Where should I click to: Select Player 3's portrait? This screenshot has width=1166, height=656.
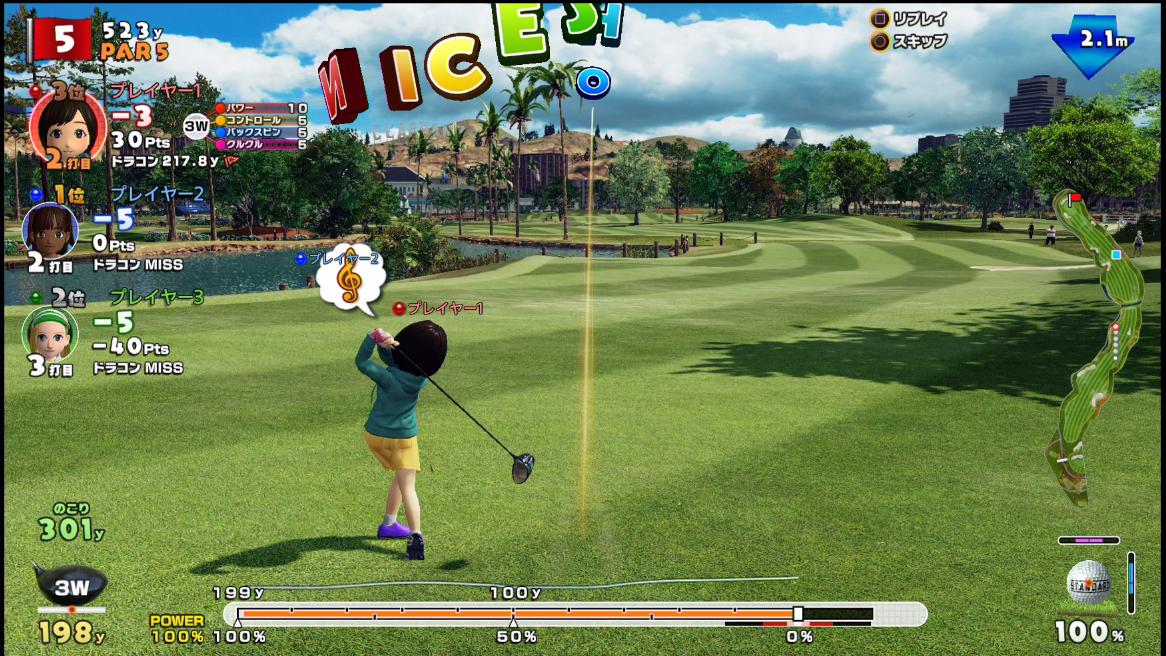[x=49, y=332]
